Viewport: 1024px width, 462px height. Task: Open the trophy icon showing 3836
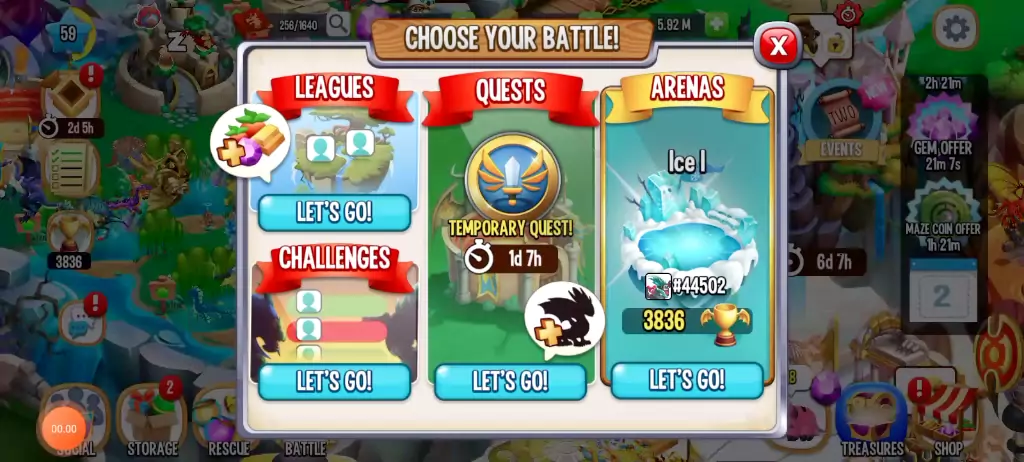[x=70, y=232]
